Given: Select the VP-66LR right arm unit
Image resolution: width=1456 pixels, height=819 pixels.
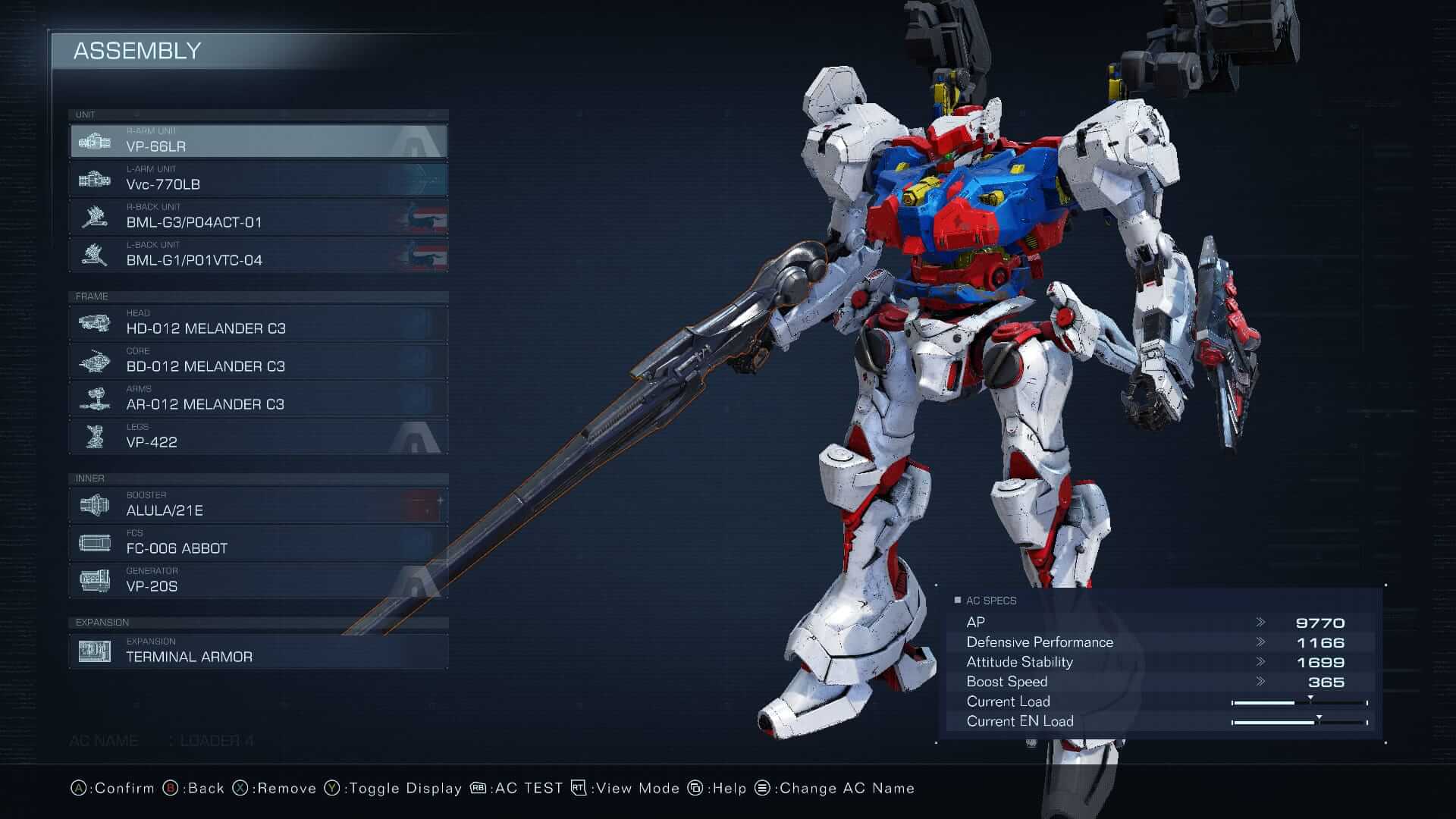Looking at the screenshot, I should pos(258,142).
